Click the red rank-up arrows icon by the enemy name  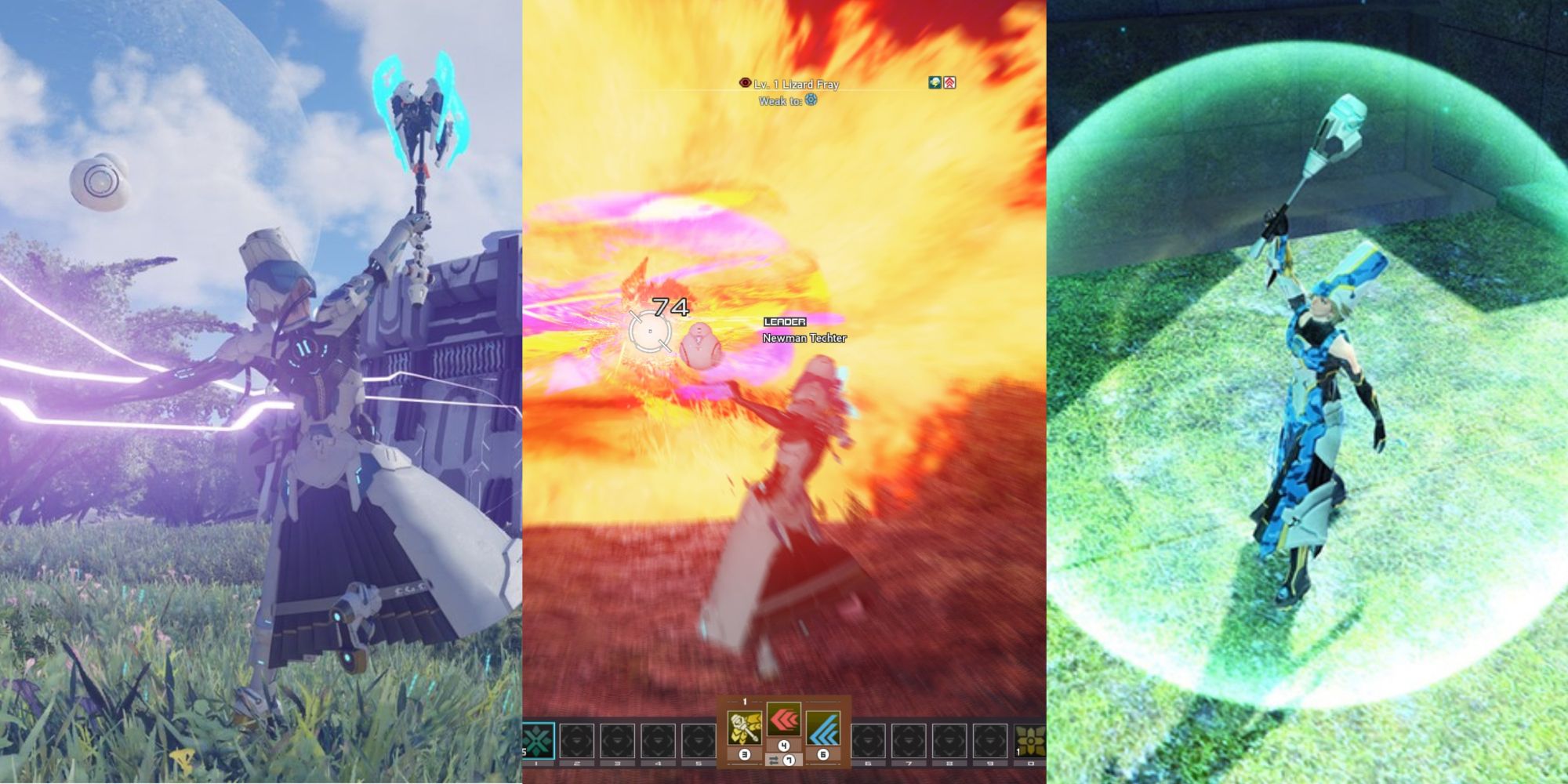tap(952, 82)
